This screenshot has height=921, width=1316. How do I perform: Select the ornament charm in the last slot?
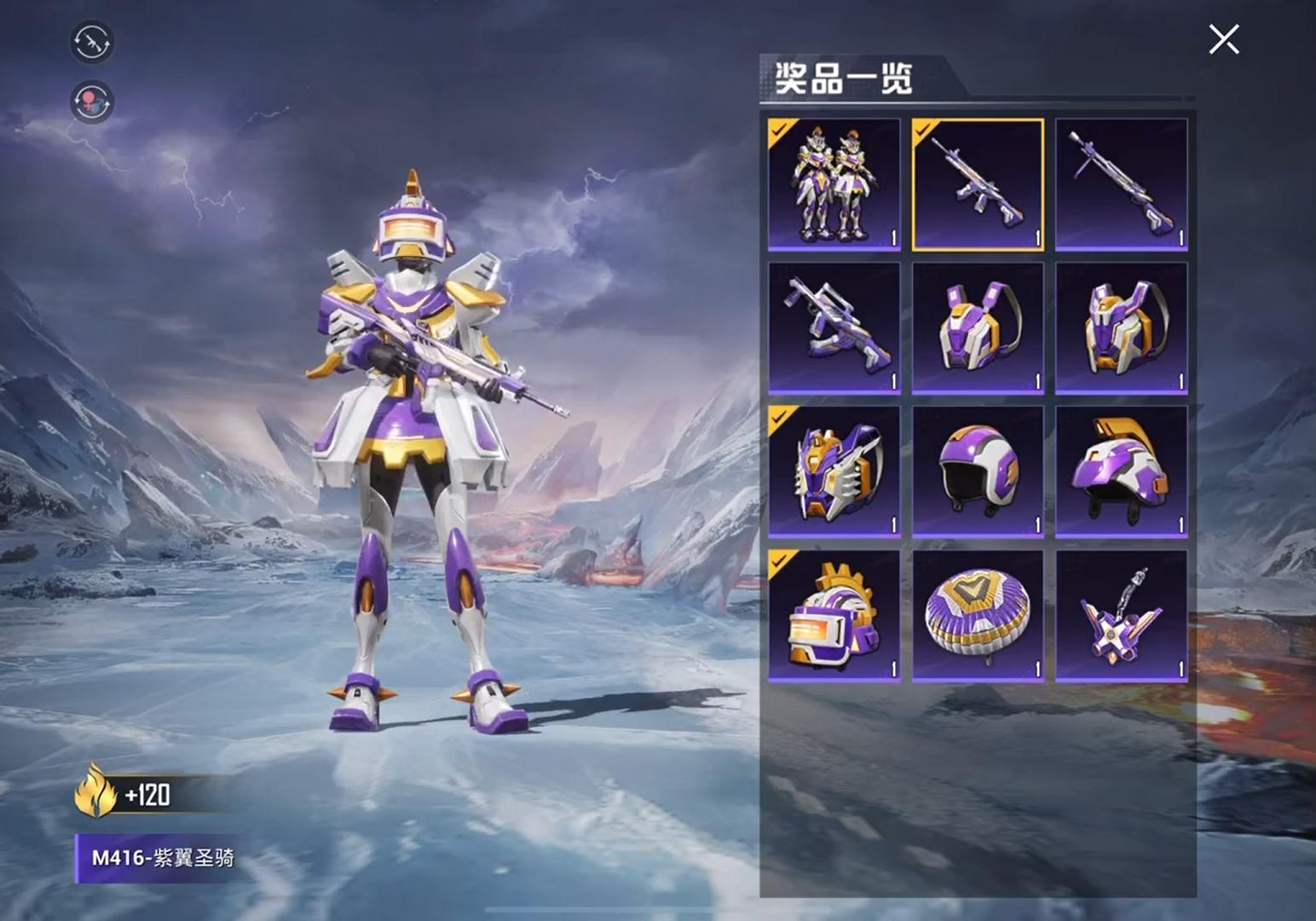1123,614
